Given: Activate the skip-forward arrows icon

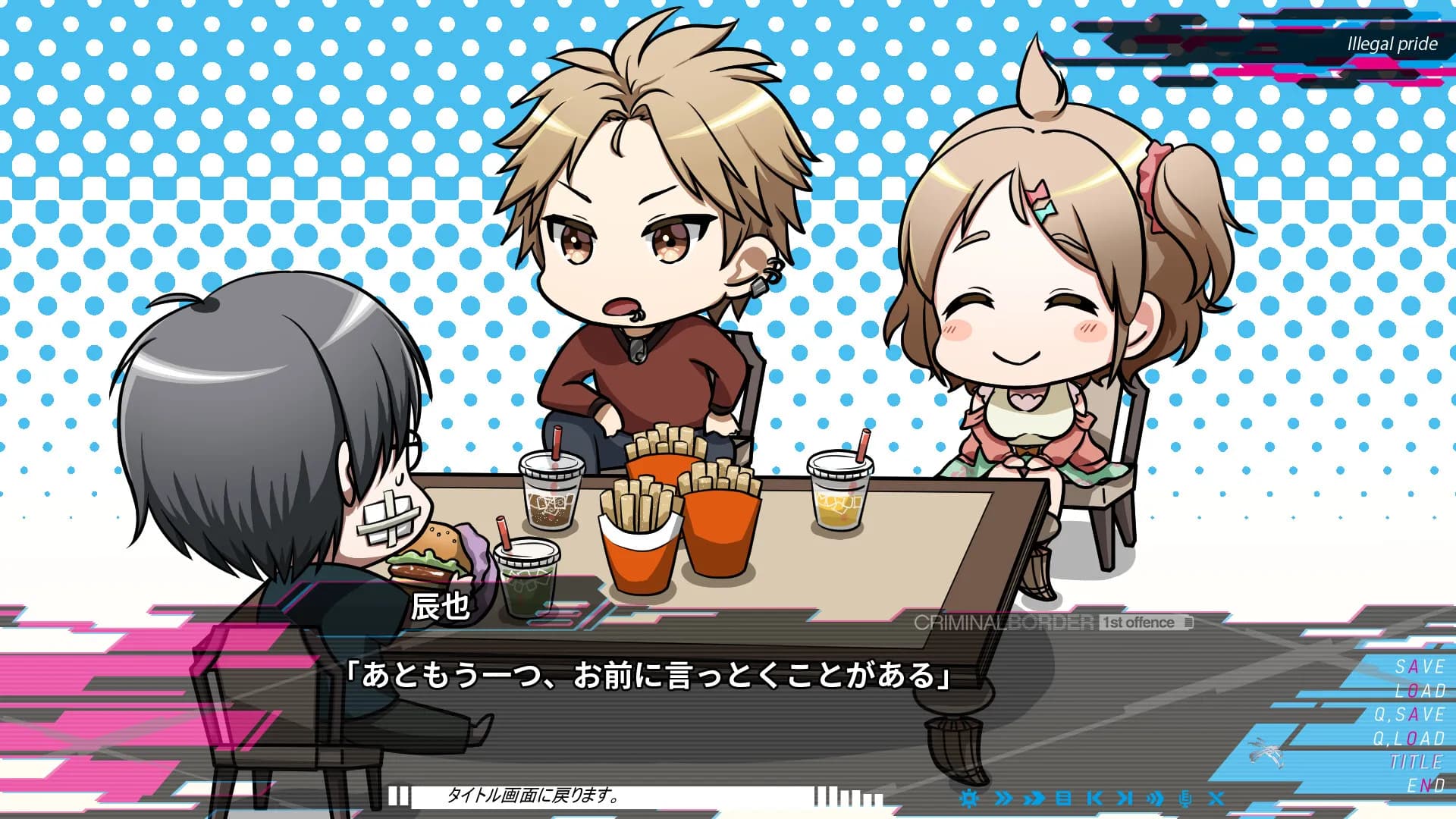Looking at the screenshot, I should pyautogui.click(x=1004, y=798).
